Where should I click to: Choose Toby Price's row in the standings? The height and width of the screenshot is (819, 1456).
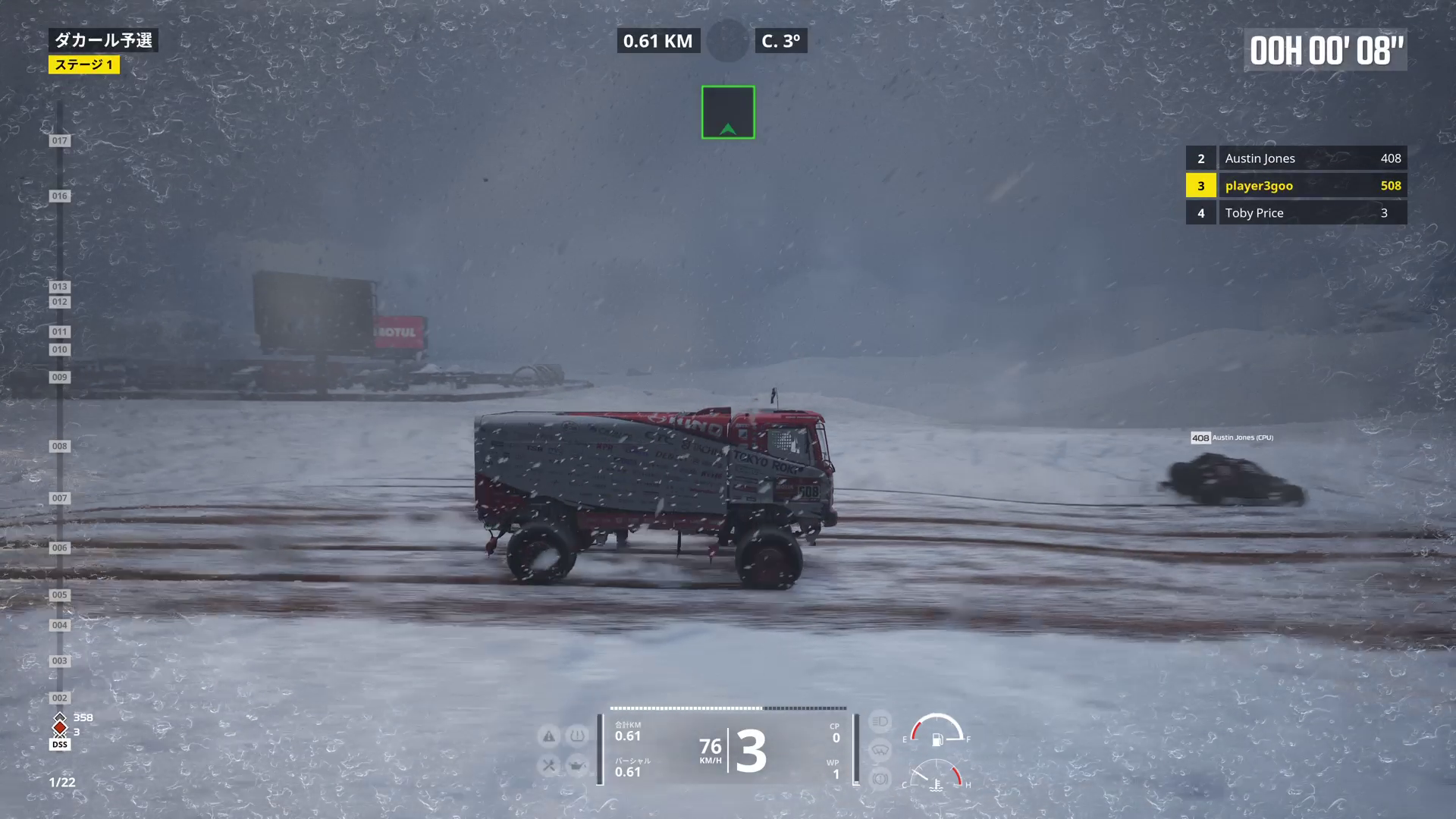click(x=1296, y=213)
